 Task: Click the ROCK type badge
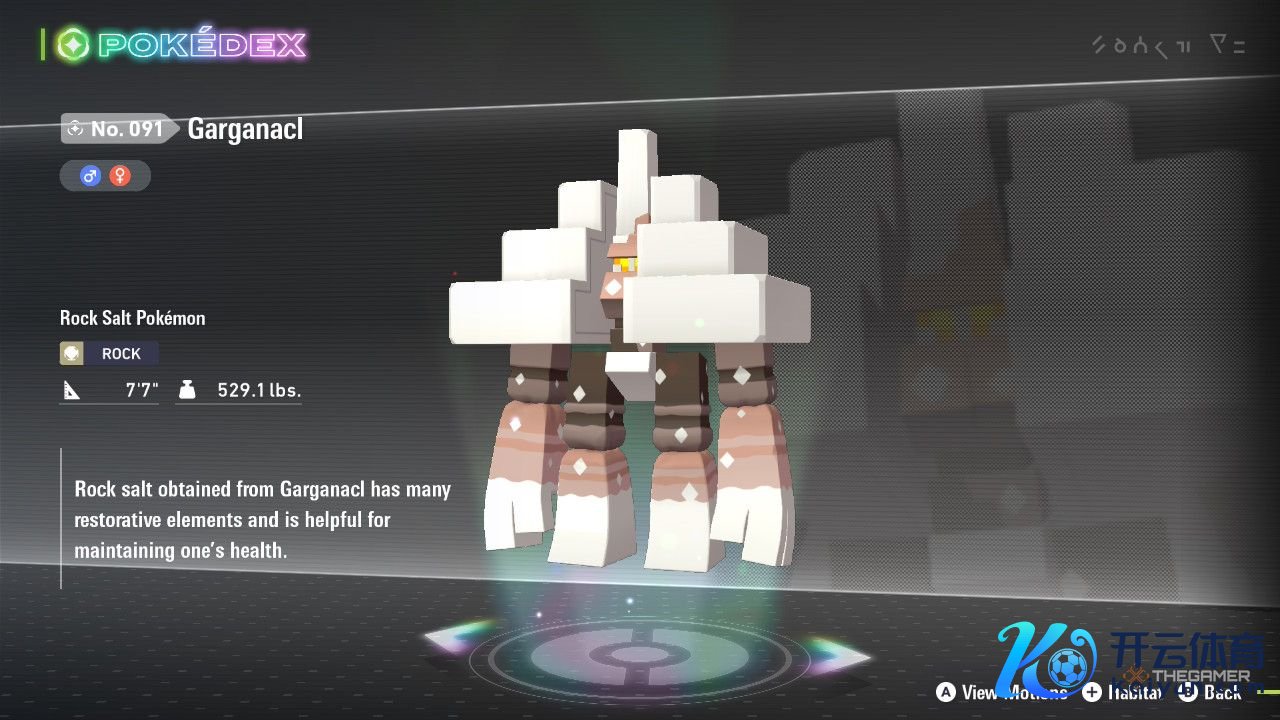point(109,353)
